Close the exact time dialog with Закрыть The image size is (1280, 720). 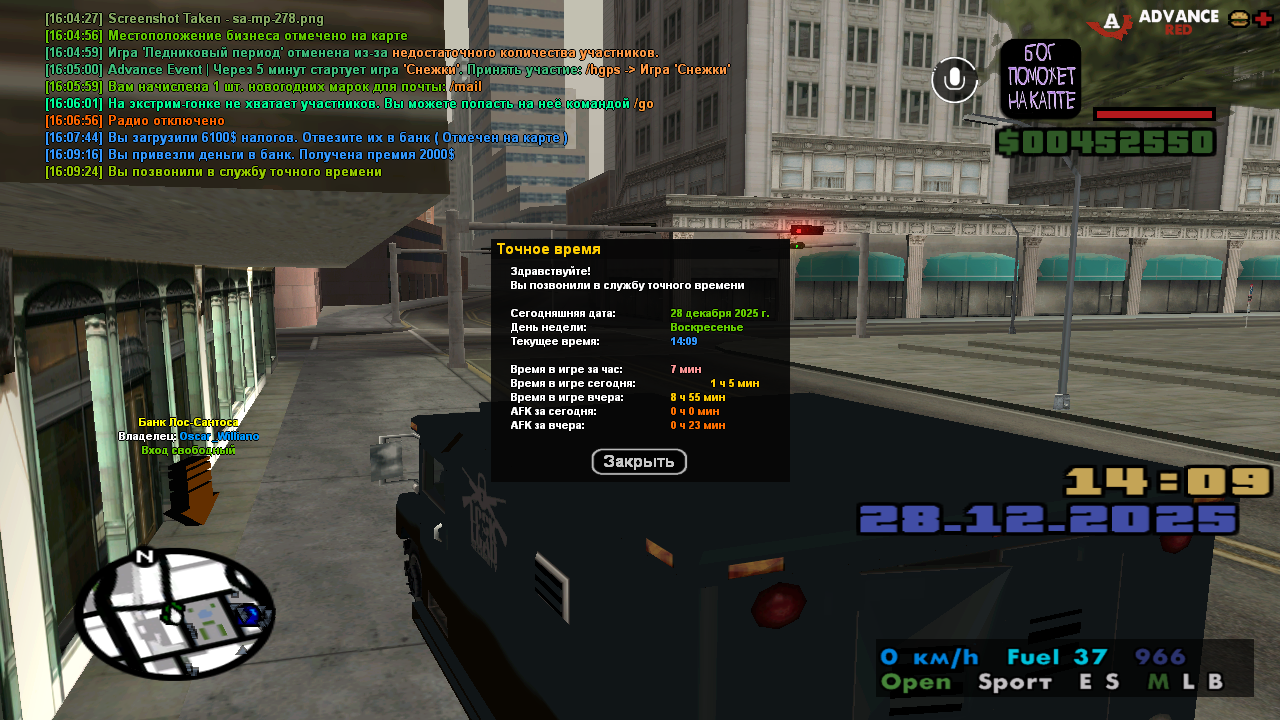pyautogui.click(x=639, y=462)
